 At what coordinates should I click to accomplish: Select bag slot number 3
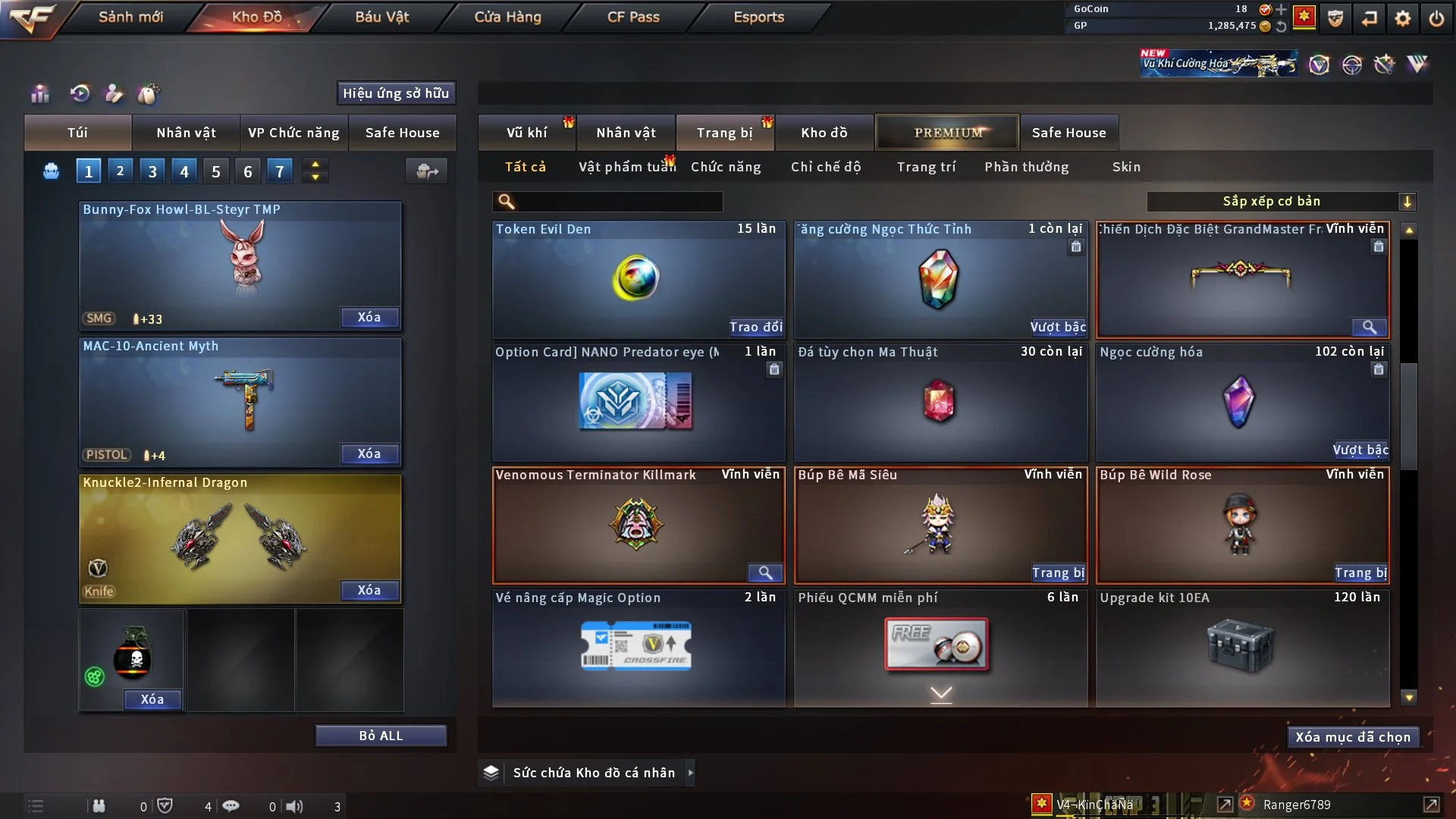tap(152, 171)
